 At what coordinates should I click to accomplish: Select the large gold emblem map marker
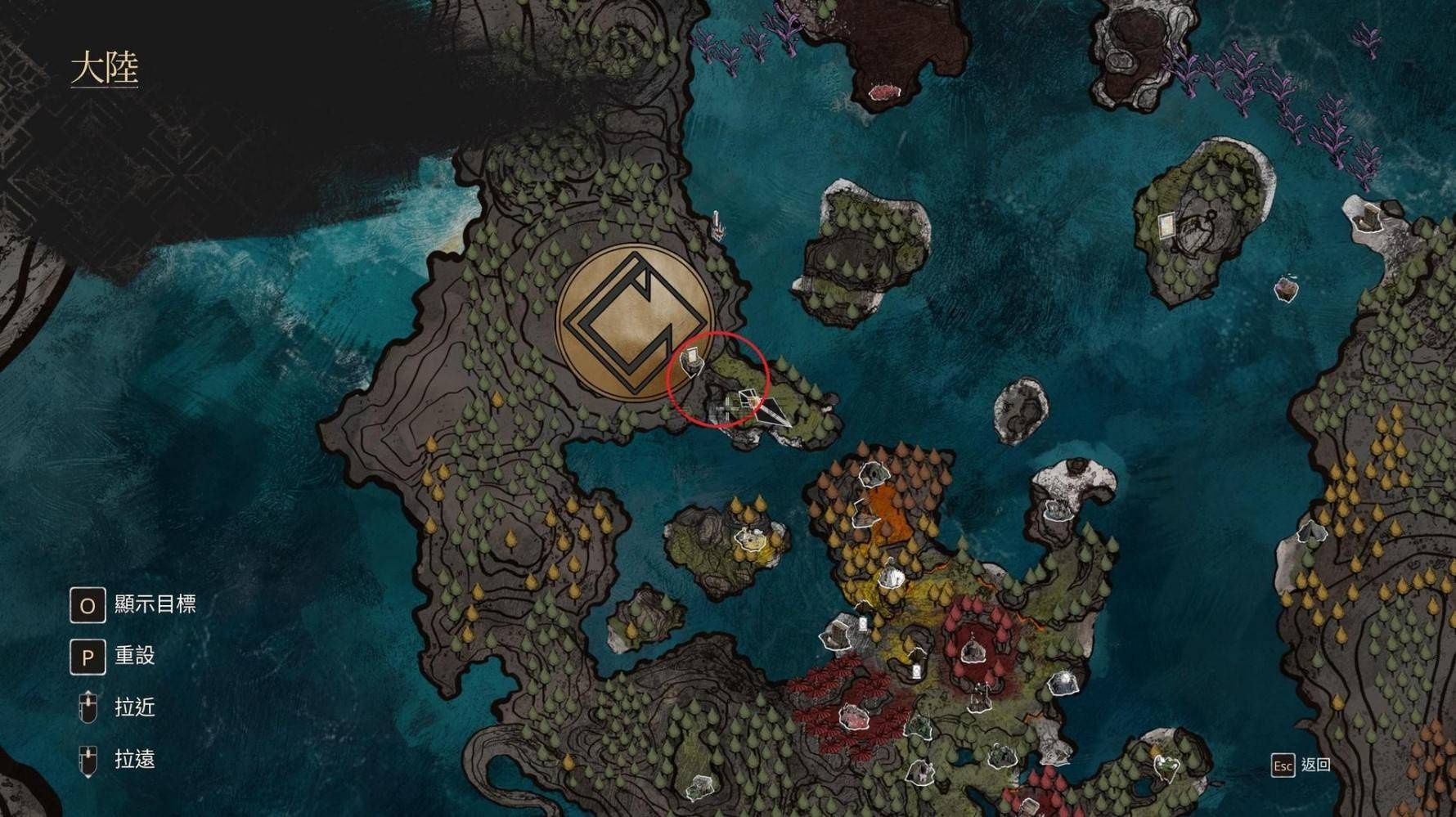click(x=634, y=323)
